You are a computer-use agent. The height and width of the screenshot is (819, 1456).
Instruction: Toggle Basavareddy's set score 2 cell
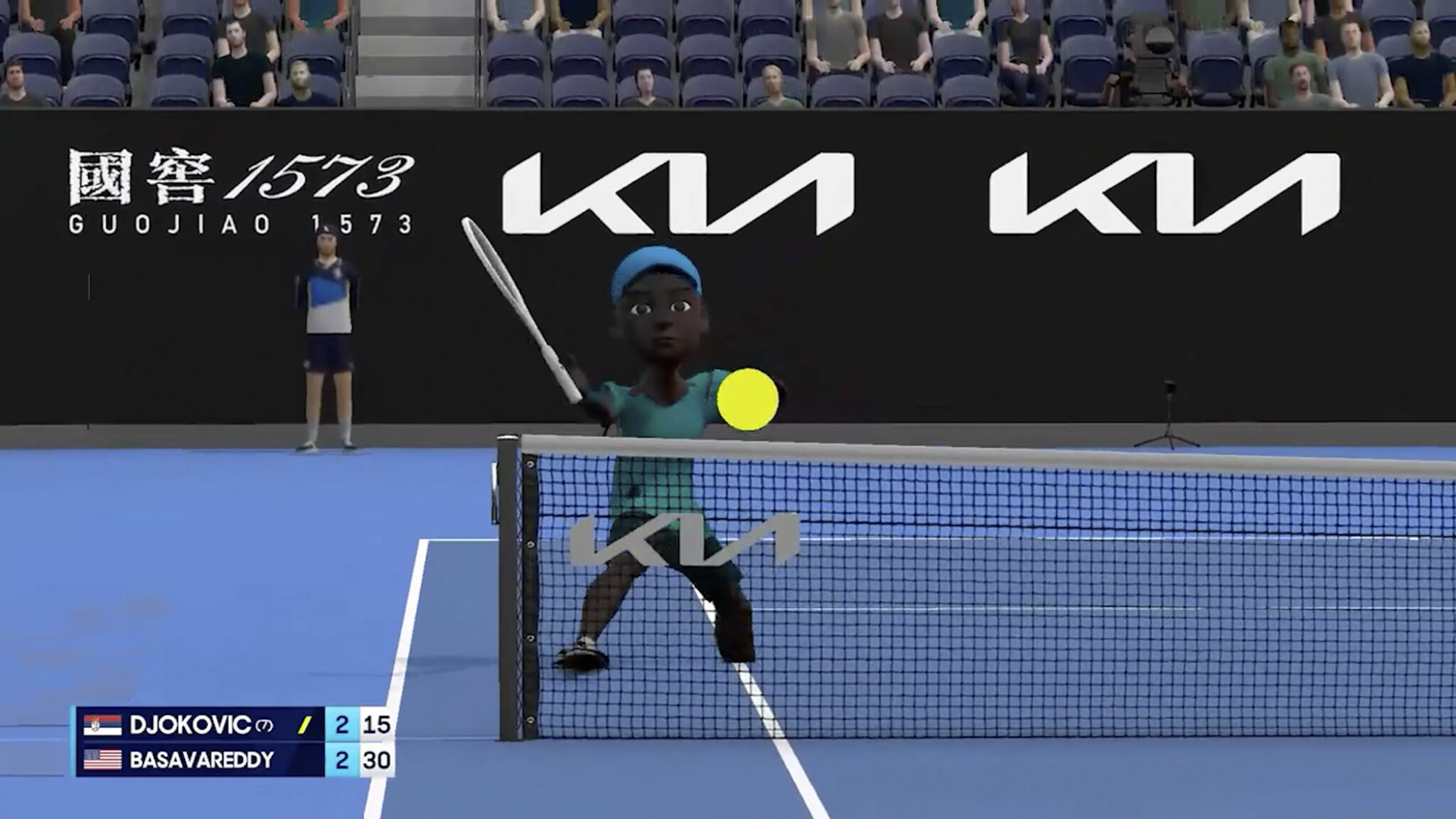click(x=342, y=760)
